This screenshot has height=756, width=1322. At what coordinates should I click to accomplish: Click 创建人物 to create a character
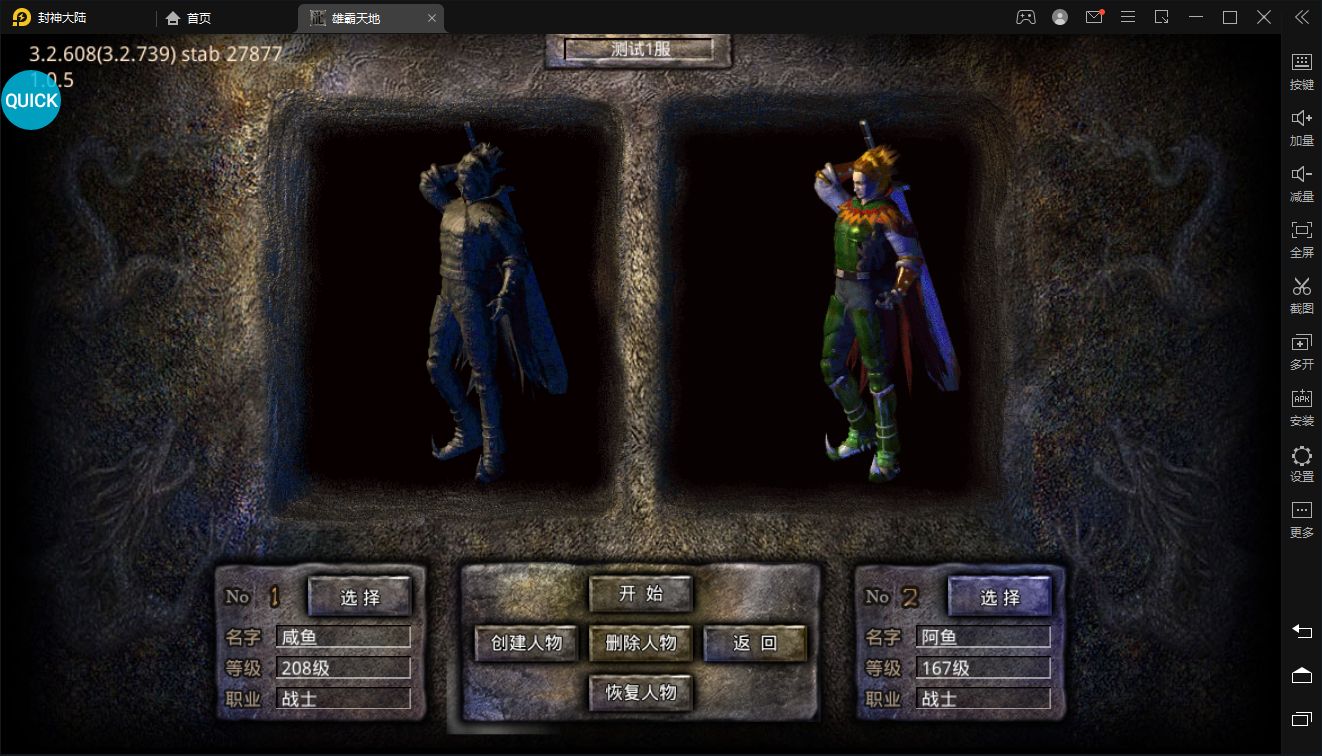(526, 643)
